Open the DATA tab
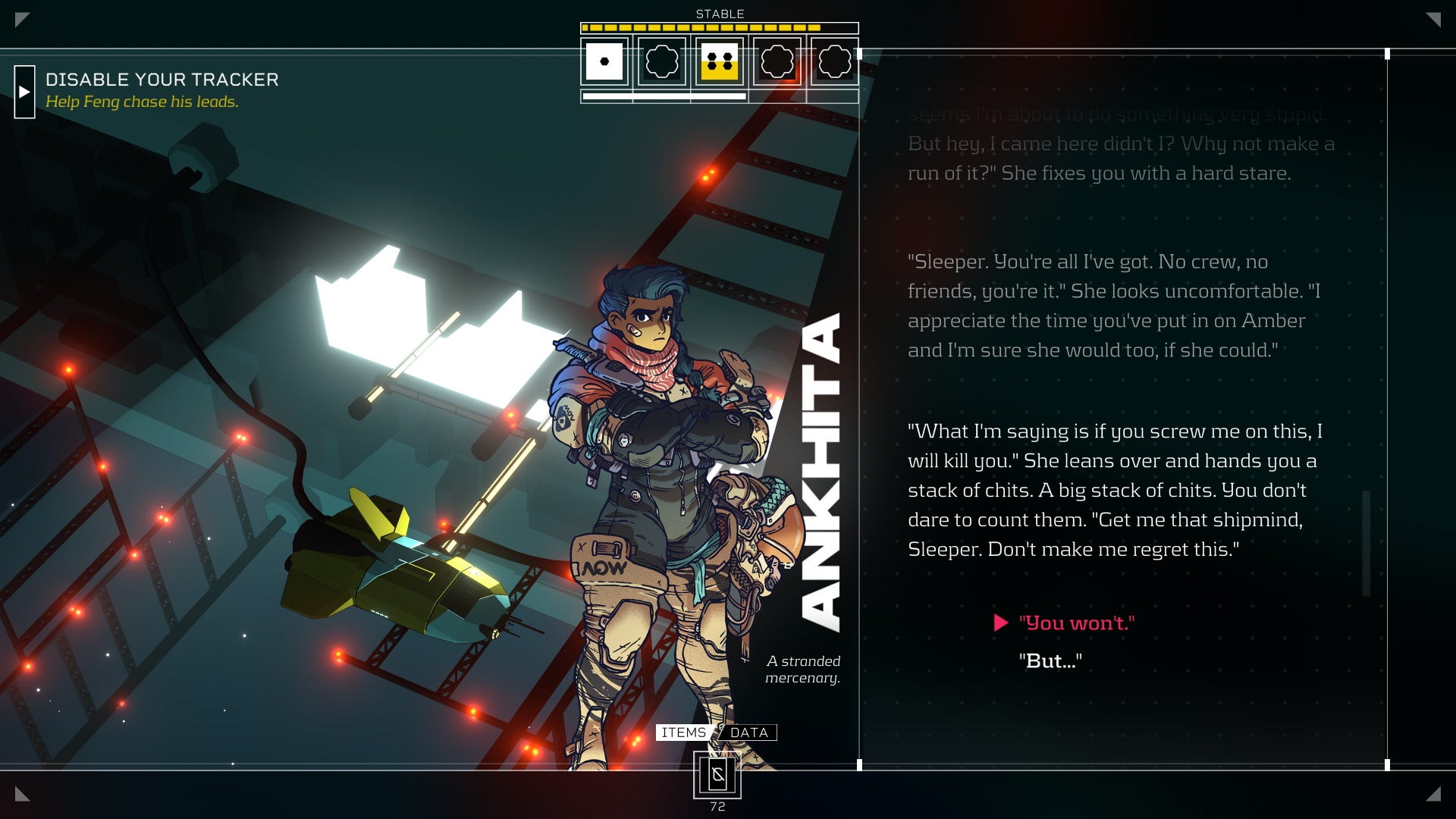This screenshot has height=819, width=1456. point(749,733)
